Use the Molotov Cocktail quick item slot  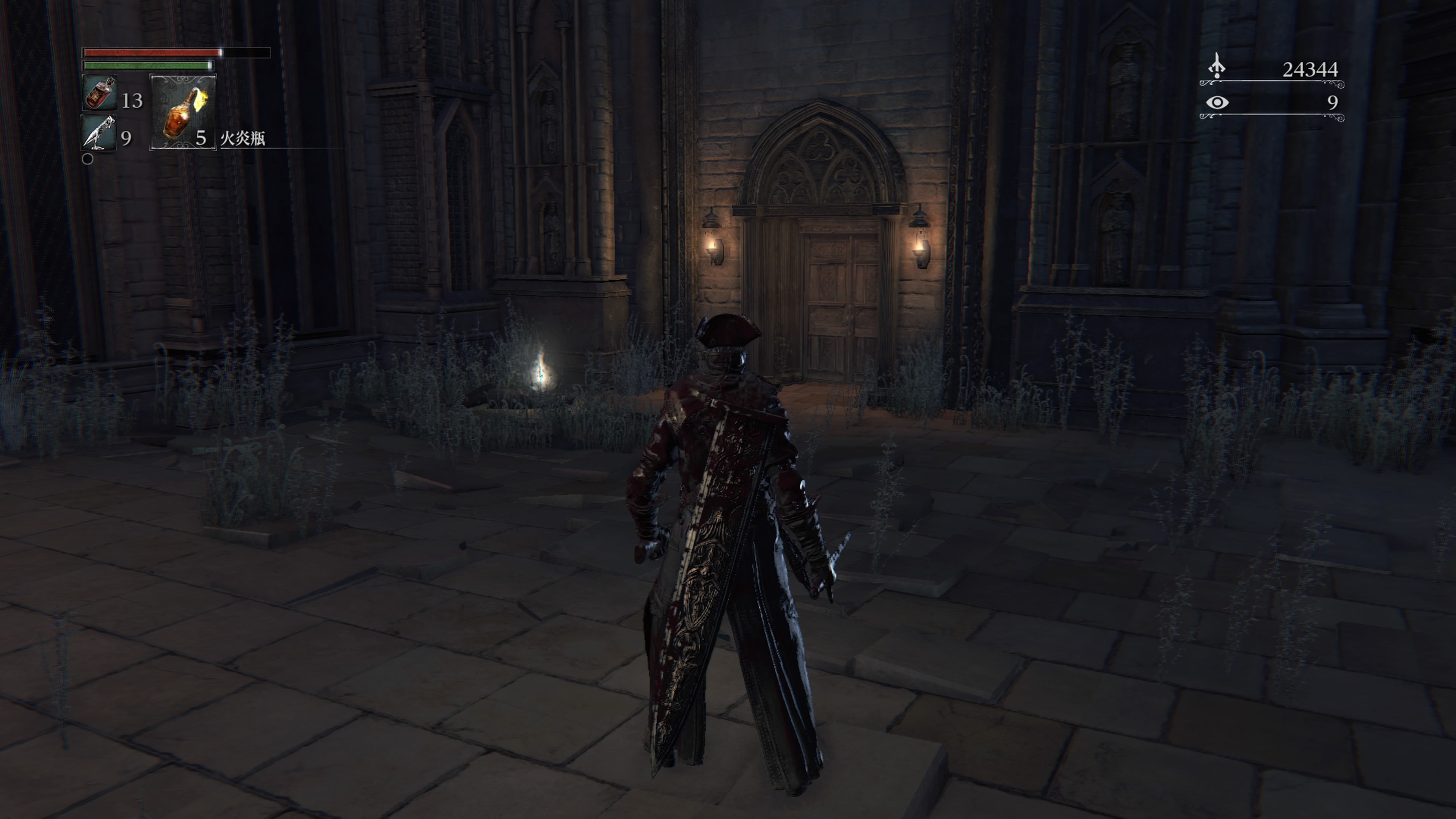point(182,113)
